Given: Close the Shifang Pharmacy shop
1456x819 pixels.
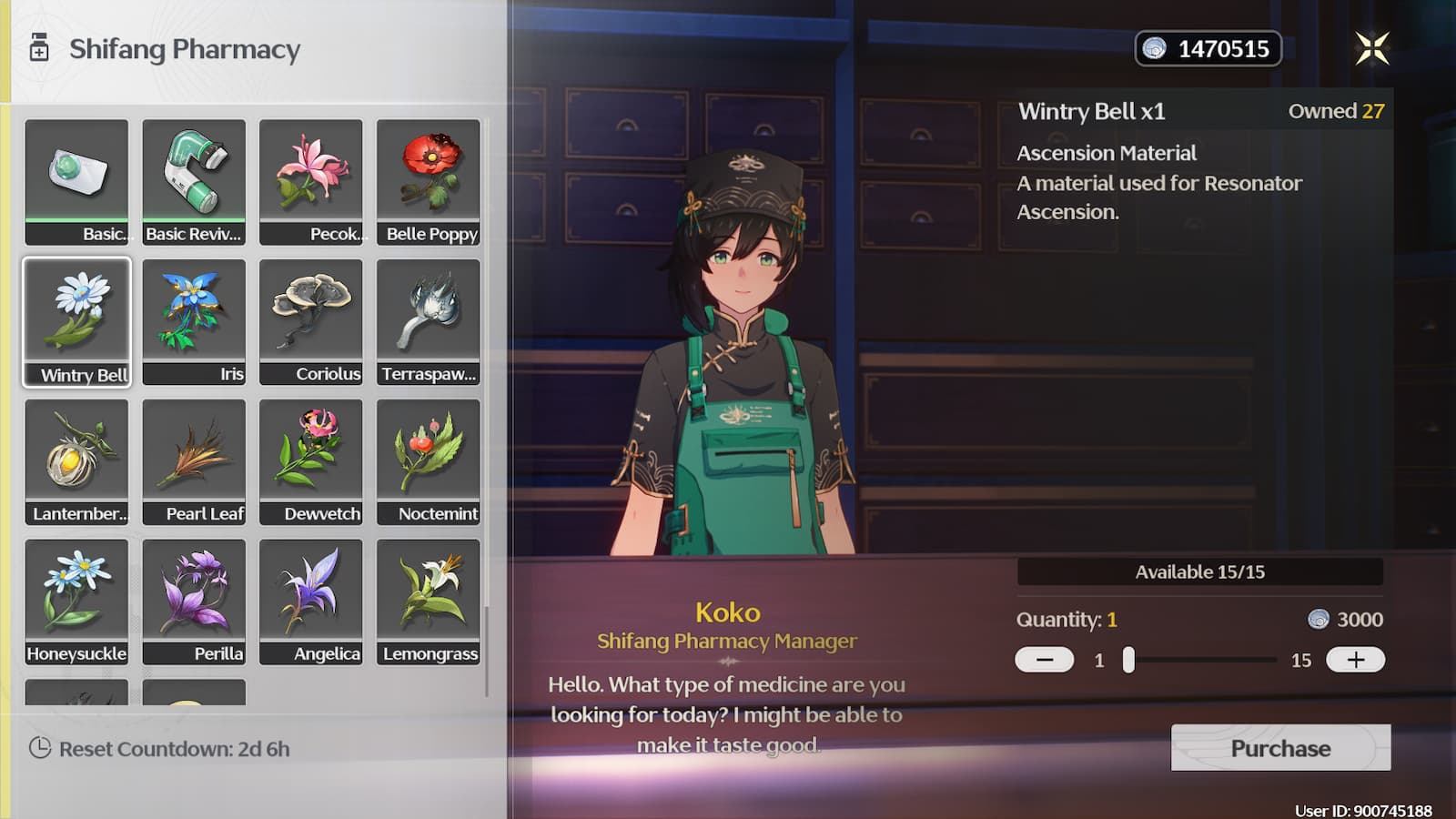Looking at the screenshot, I should pyautogui.click(x=1371, y=48).
